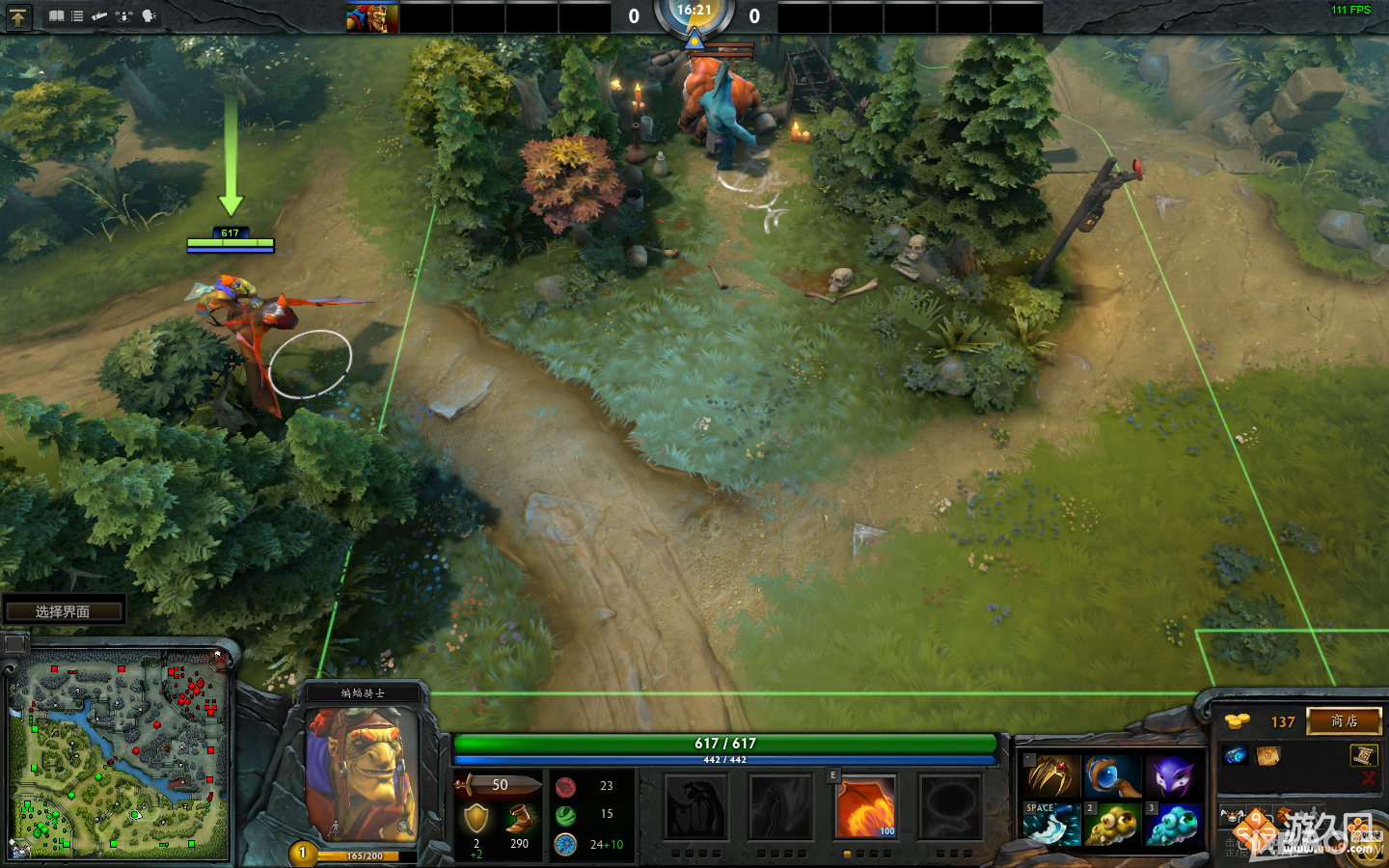Select the glowing Firefly ability
The image size is (1389, 868).
865,808
